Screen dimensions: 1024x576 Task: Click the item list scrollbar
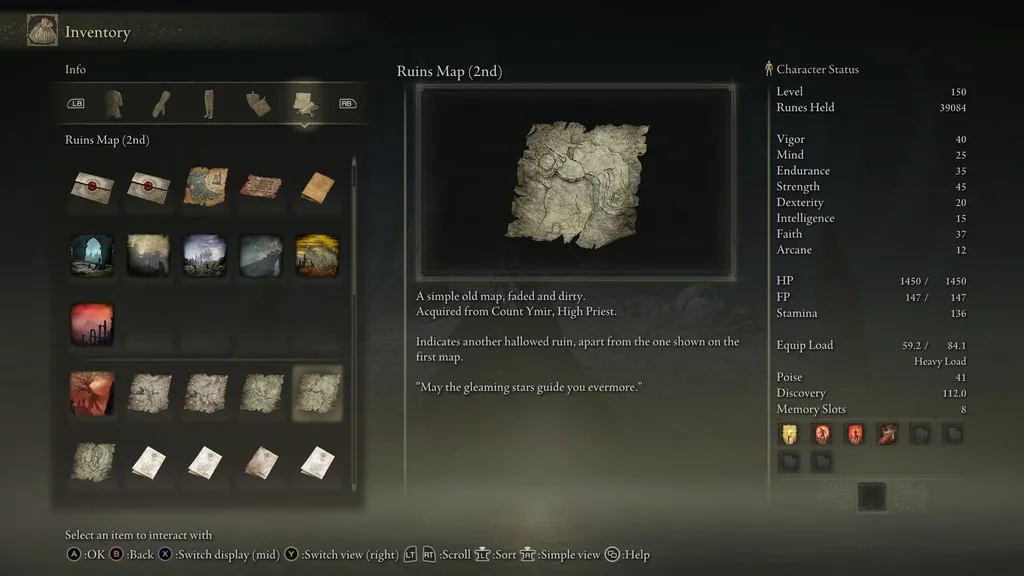pos(354,230)
